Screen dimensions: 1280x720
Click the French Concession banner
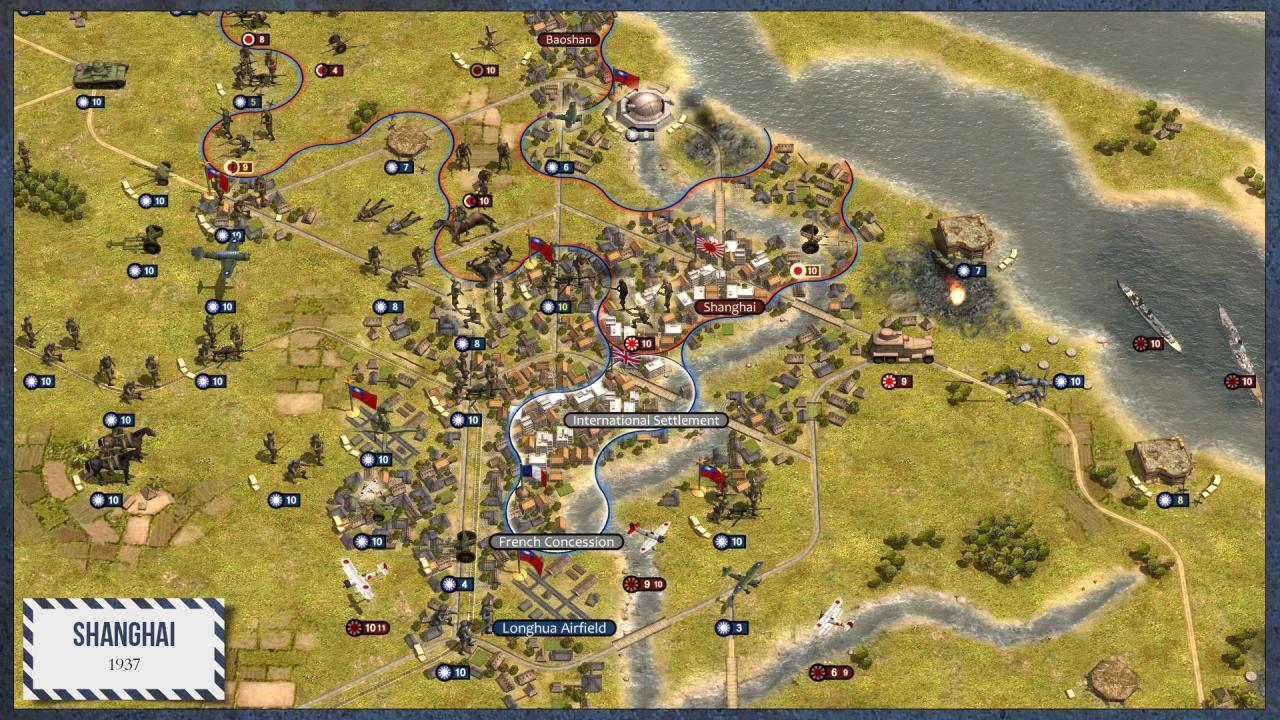pyautogui.click(x=555, y=540)
